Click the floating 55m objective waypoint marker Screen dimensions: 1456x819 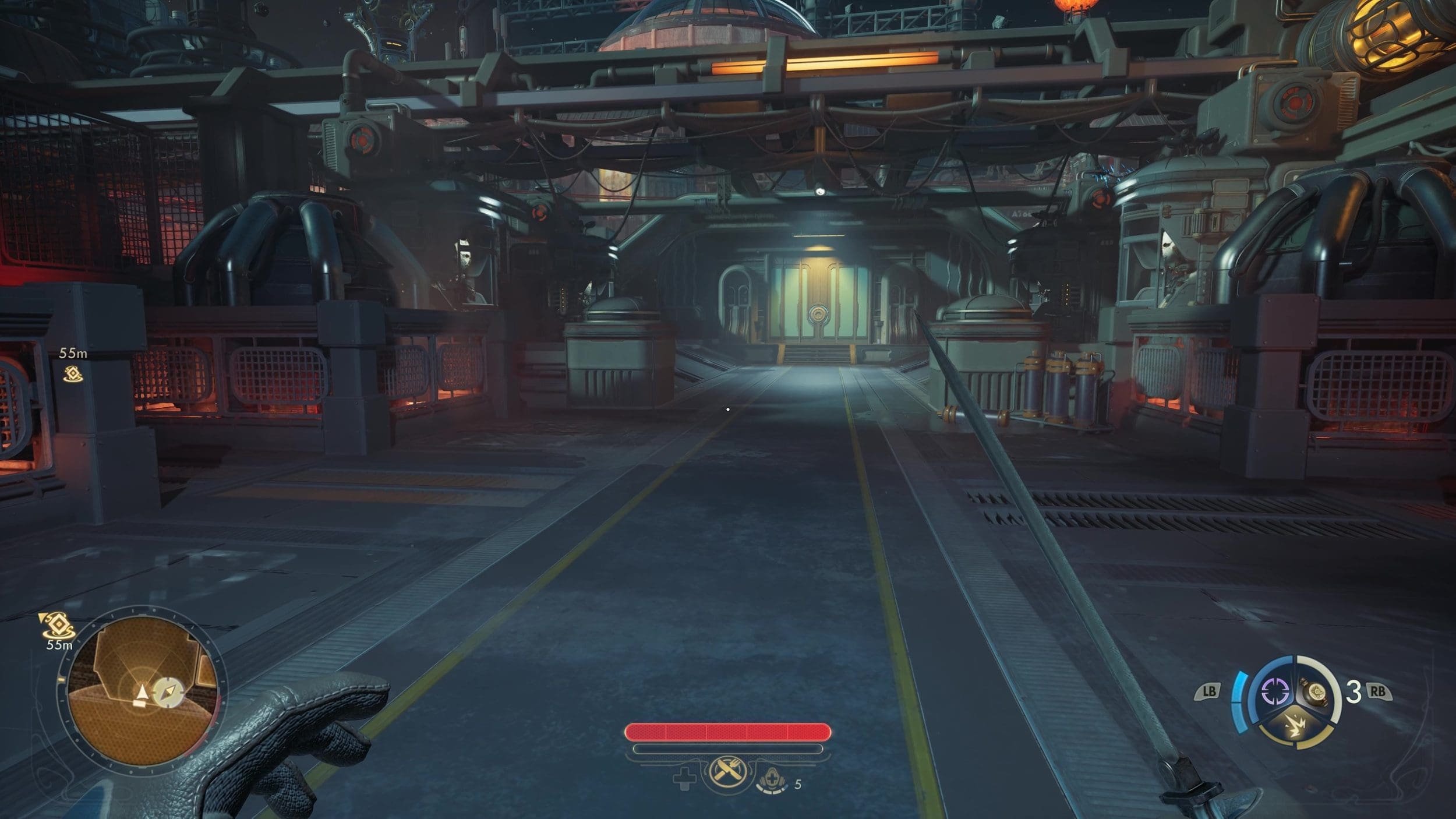point(73,374)
